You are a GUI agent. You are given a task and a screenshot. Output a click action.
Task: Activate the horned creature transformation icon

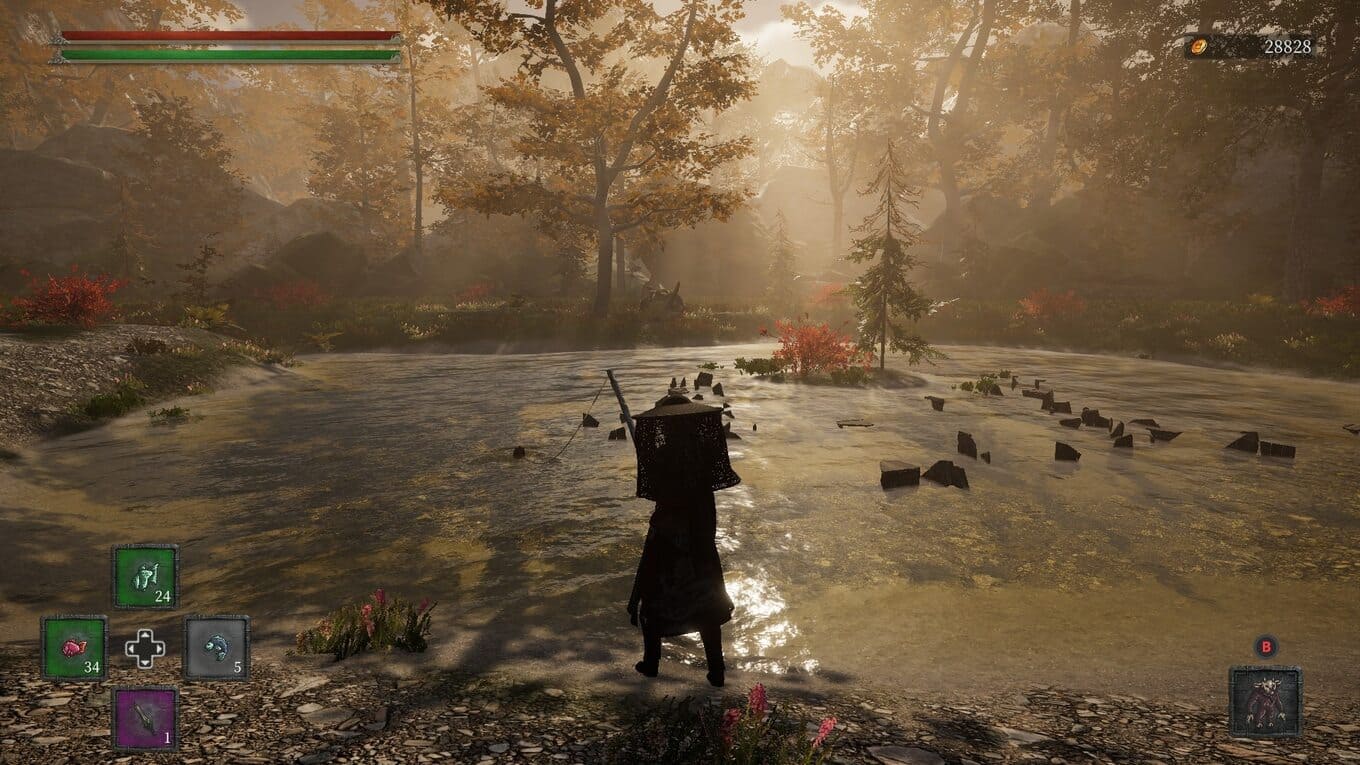coord(1265,702)
